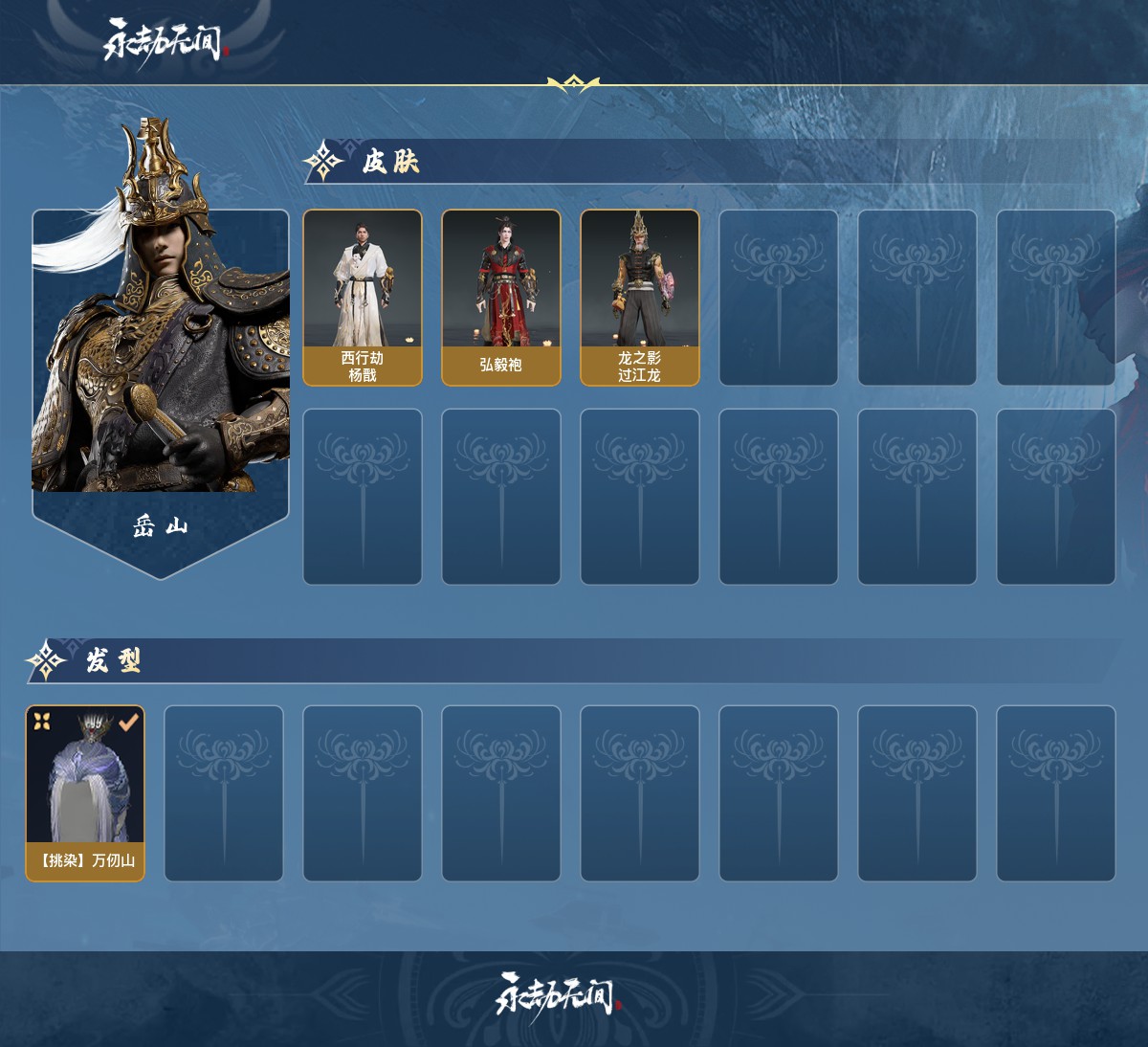Image resolution: width=1148 pixels, height=1047 pixels.
Task: Click the 永劫无间 logo in the footer
Action: coord(558,996)
